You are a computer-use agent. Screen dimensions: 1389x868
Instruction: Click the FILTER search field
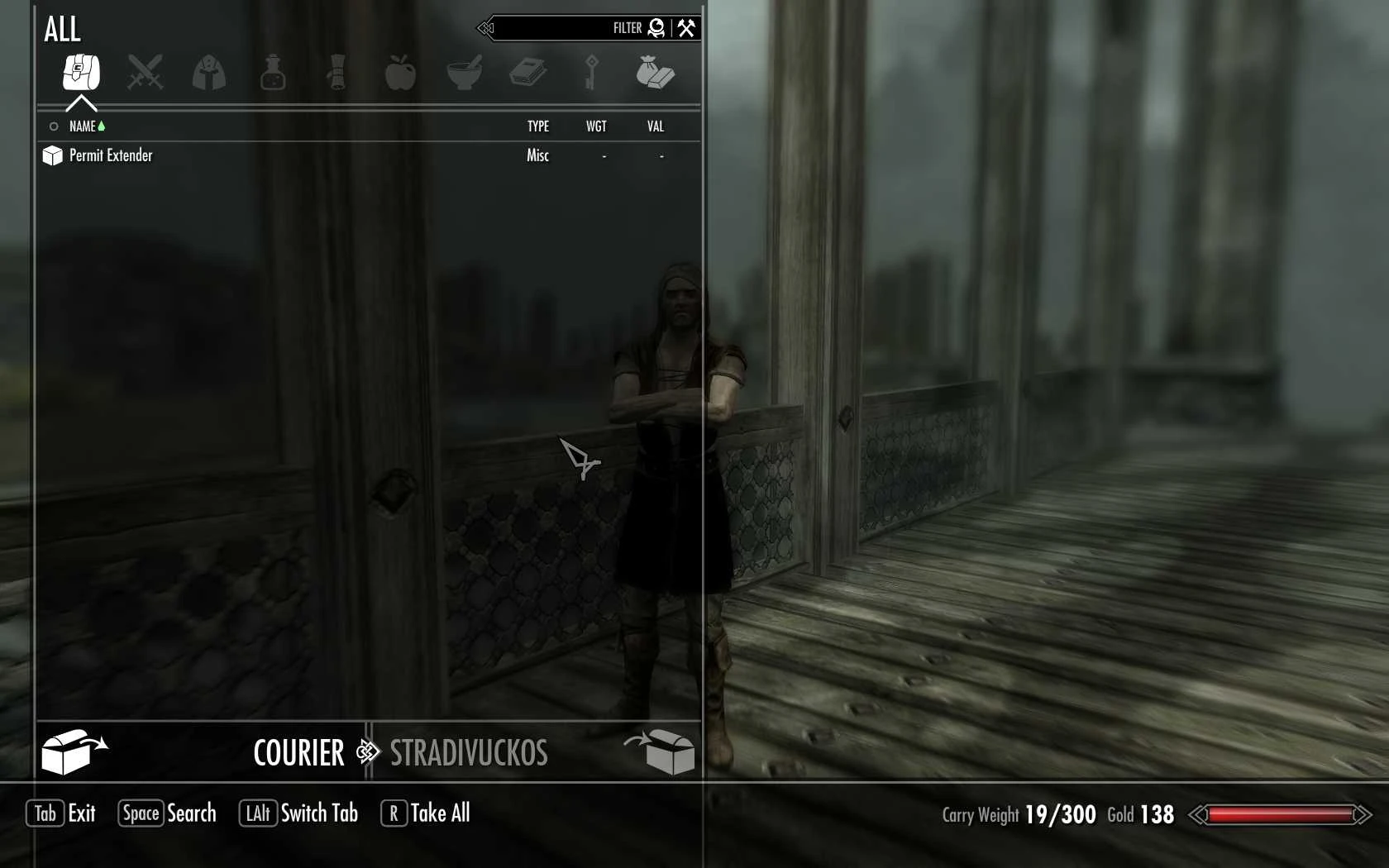tap(579, 27)
